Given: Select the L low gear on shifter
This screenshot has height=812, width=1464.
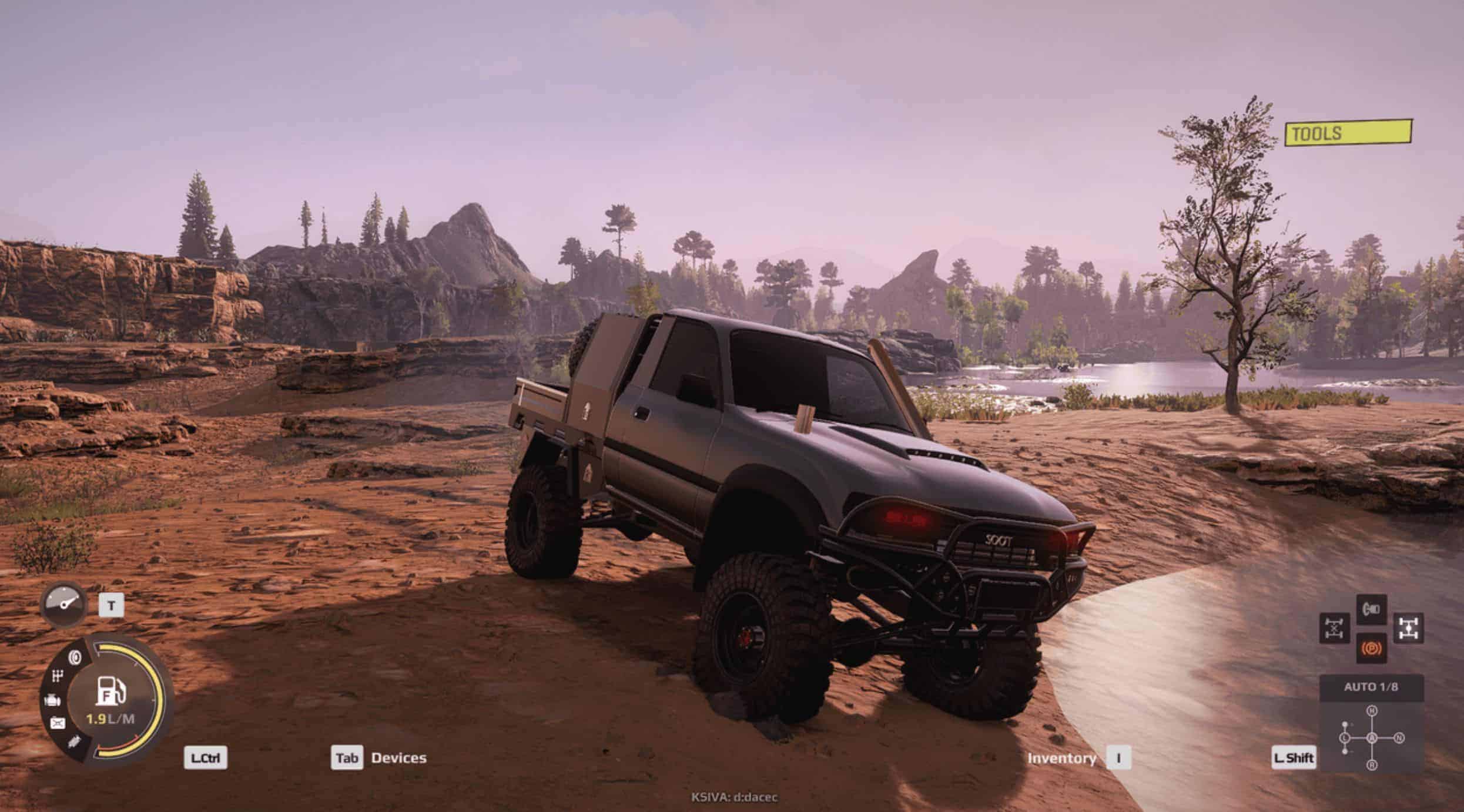Looking at the screenshot, I should tap(1345, 738).
